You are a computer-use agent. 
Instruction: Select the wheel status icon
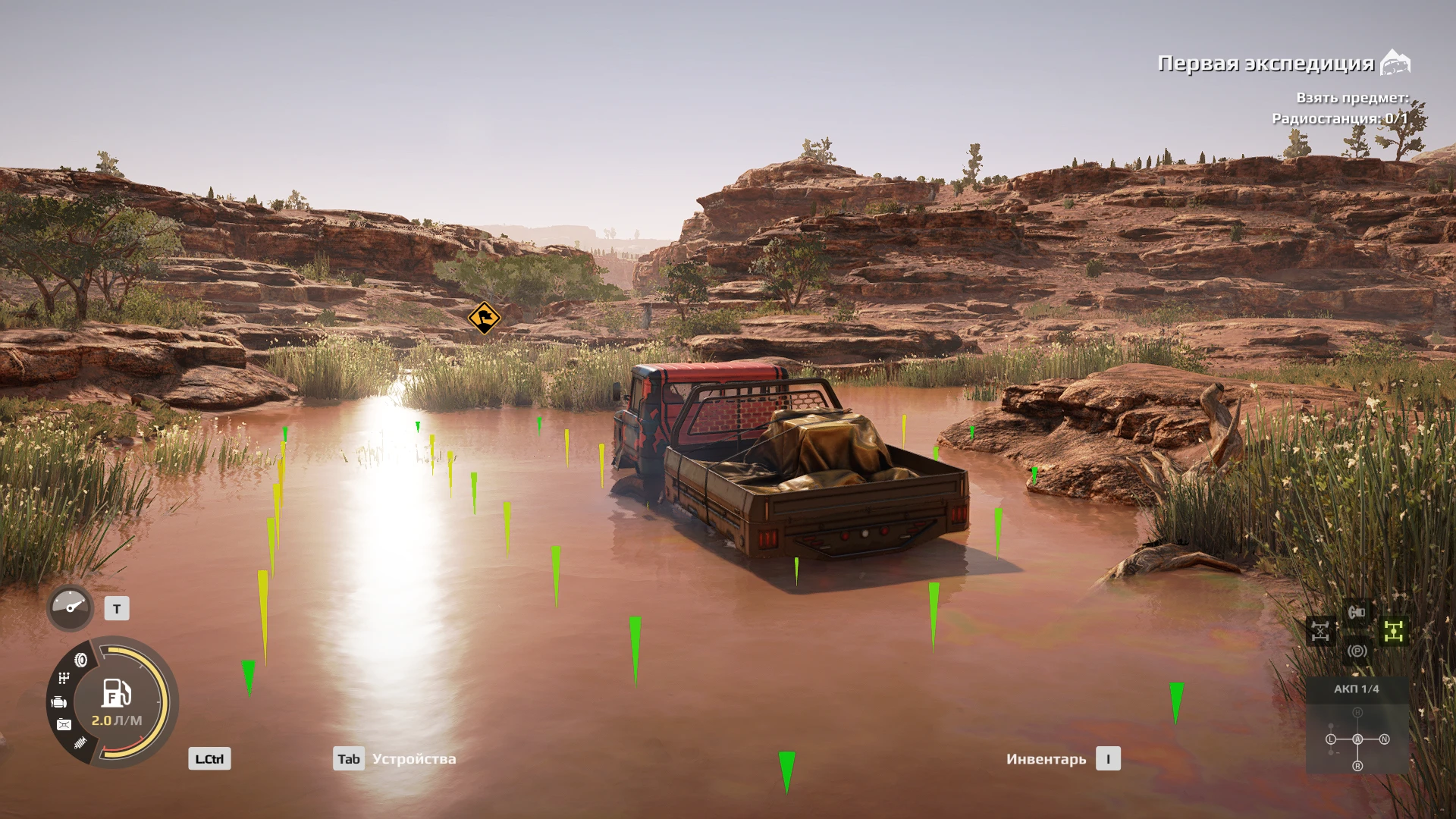pyautogui.click(x=80, y=660)
